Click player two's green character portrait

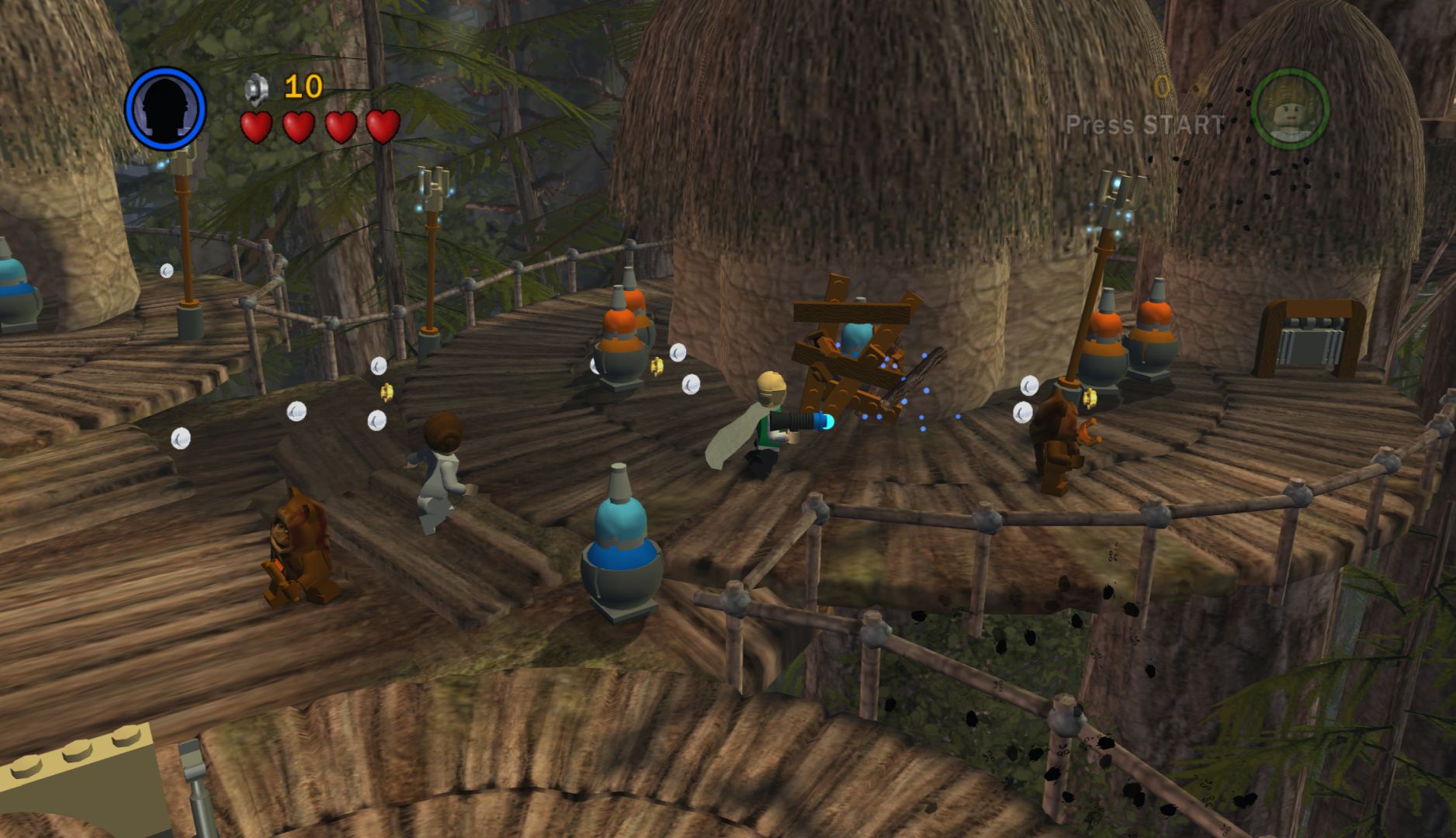pyautogui.click(x=1290, y=109)
